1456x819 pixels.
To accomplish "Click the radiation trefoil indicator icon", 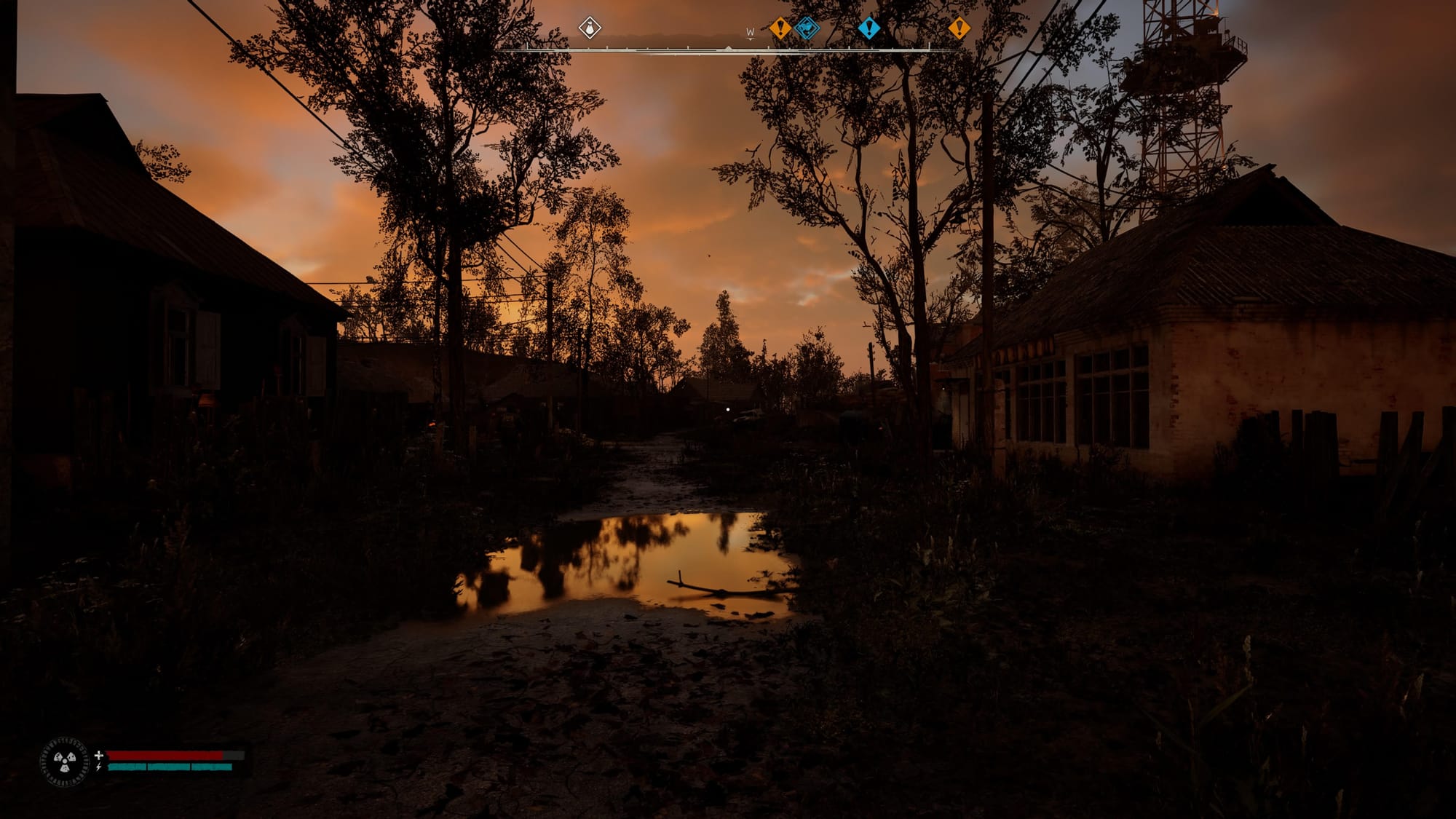I will [65, 762].
